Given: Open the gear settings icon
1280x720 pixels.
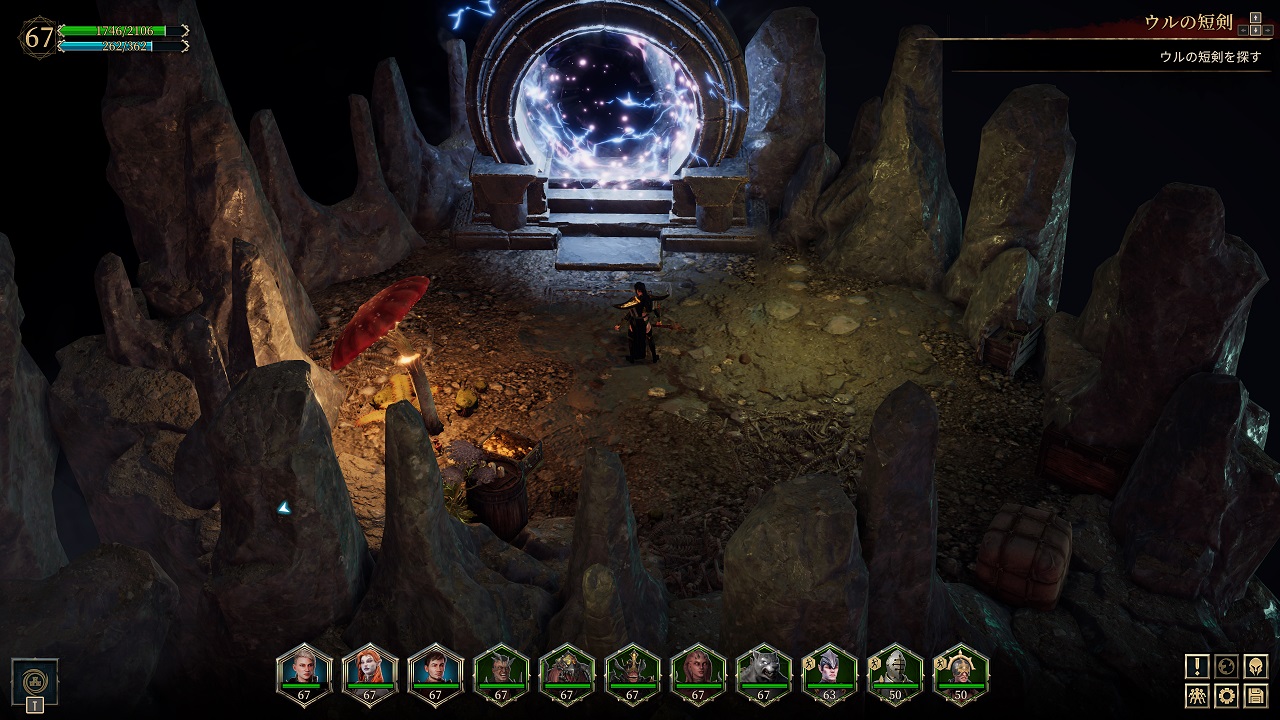Looking at the screenshot, I should 1226,695.
